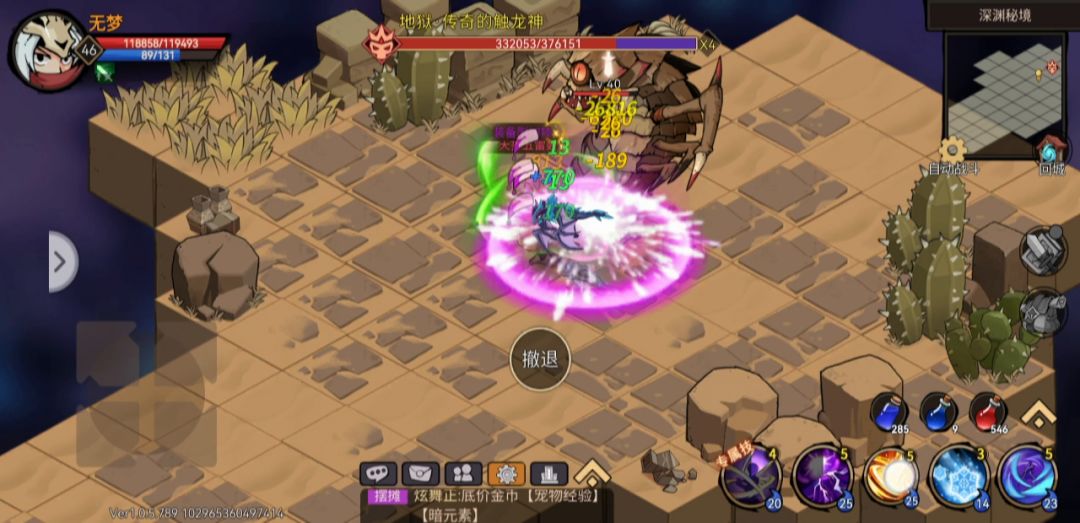Activate the exclusive 专属技 dark skill
This screenshot has width=1080, height=523.
750,477
